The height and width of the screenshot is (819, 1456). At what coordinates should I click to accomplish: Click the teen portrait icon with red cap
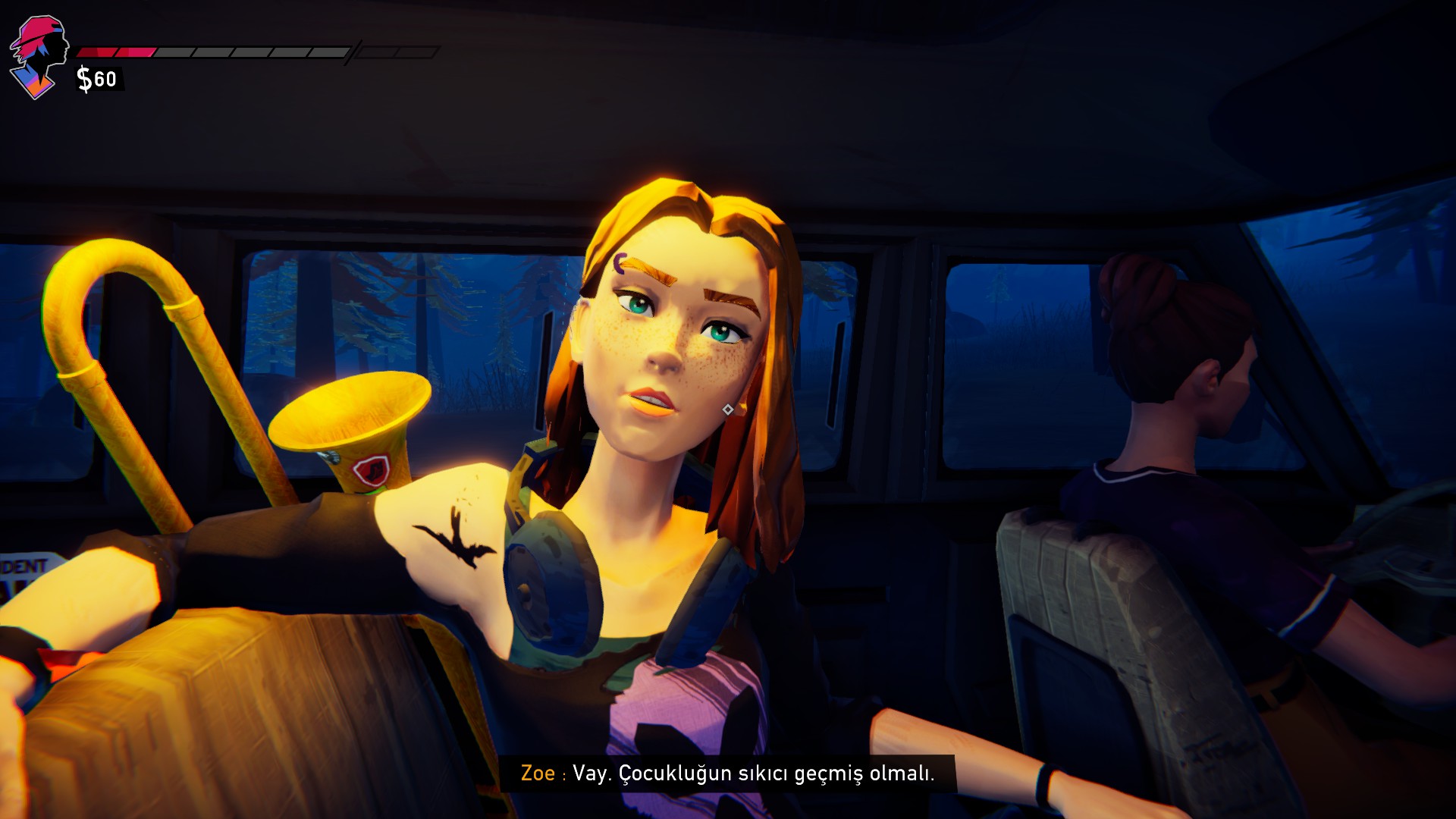tap(38, 57)
